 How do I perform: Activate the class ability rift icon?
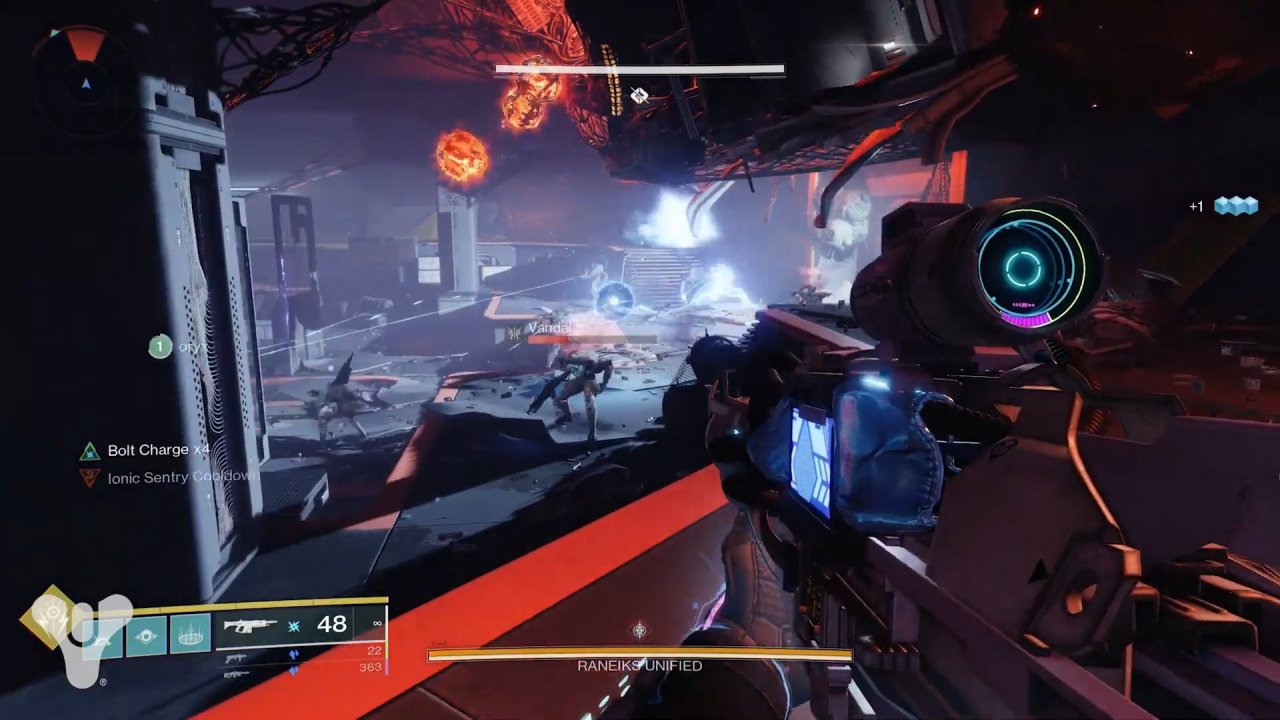point(190,634)
